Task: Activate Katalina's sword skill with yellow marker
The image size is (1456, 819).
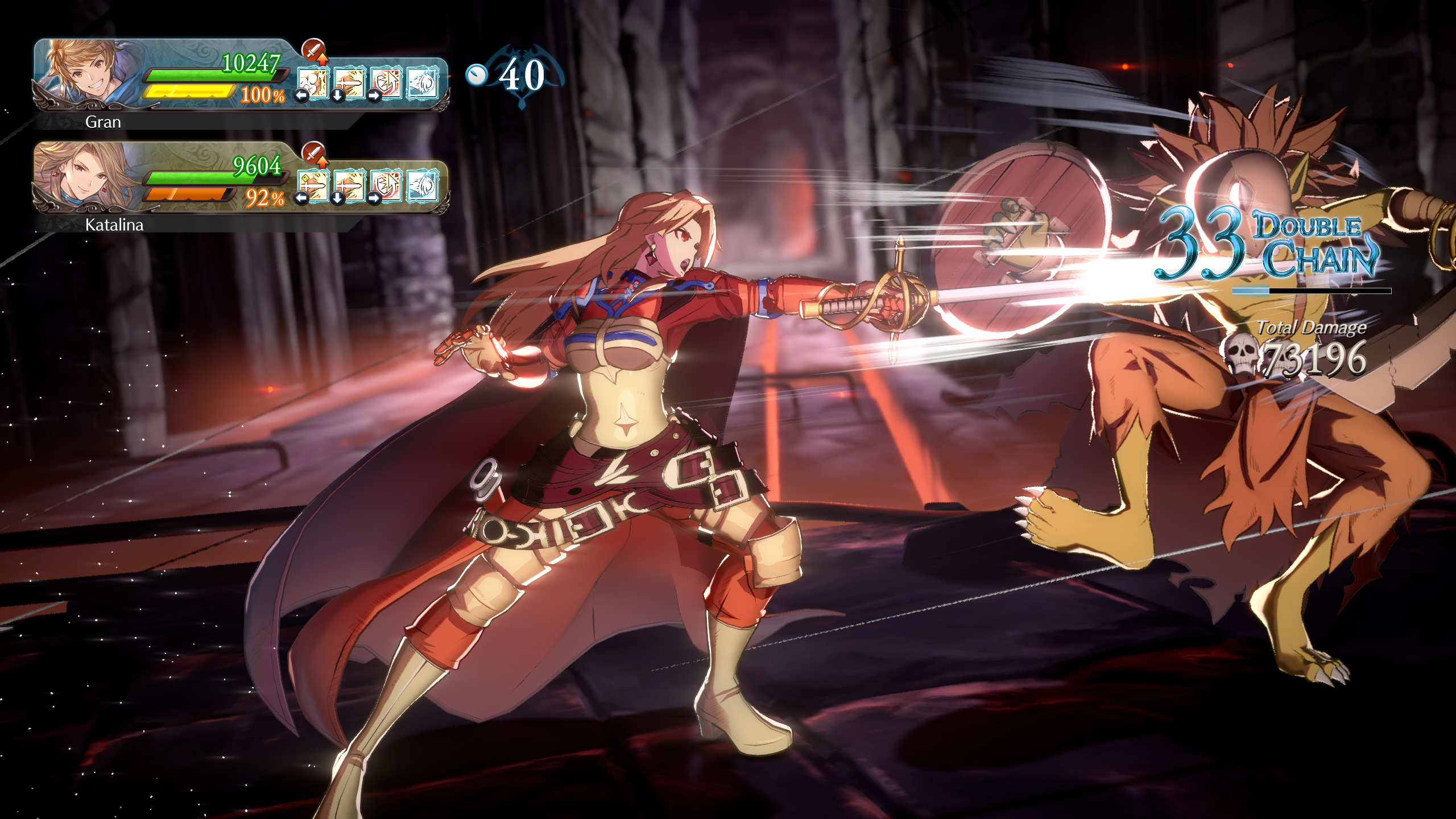Action: pyautogui.click(x=313, y=186)
